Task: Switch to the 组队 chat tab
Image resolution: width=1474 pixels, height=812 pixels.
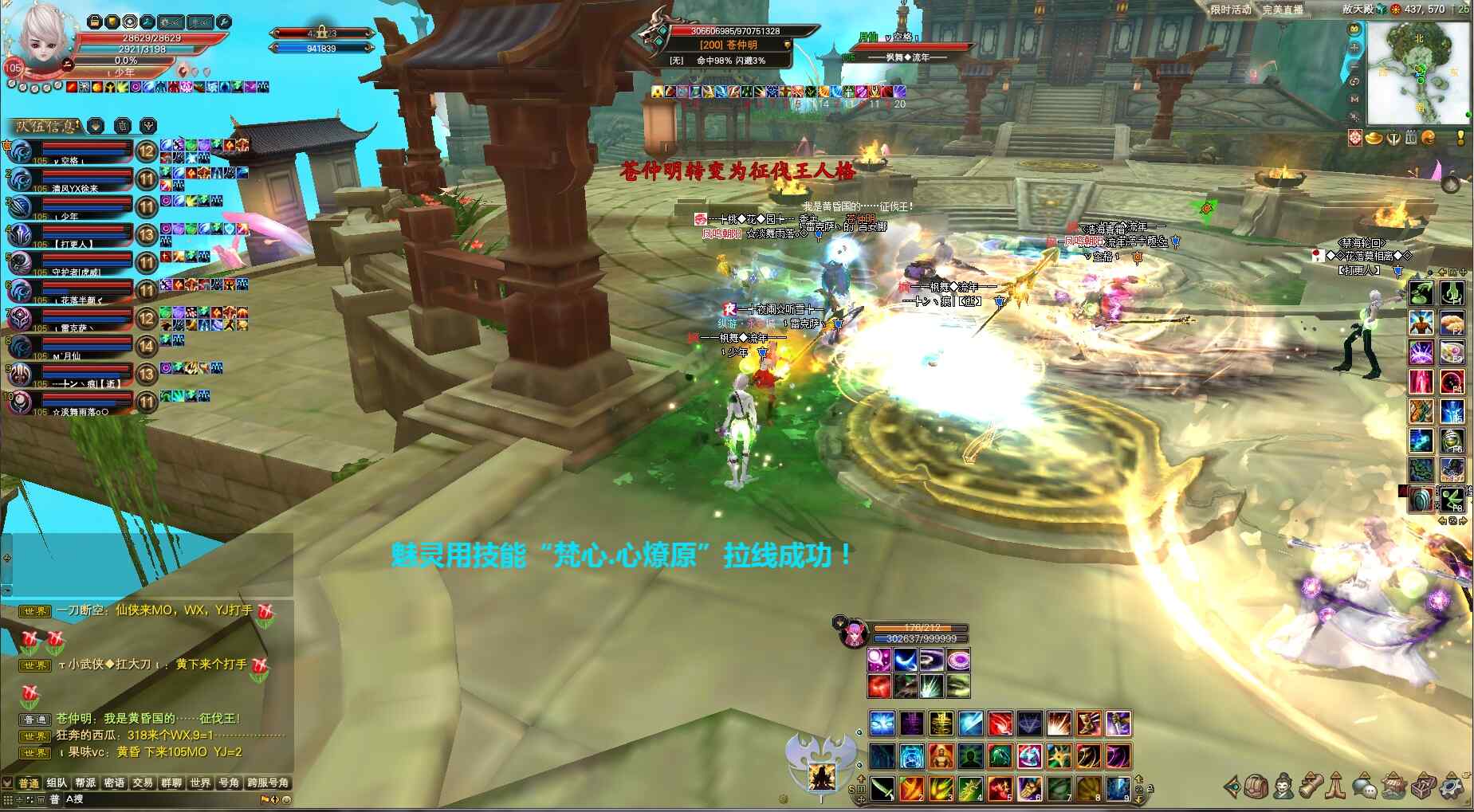Action: tap(57, 783)
